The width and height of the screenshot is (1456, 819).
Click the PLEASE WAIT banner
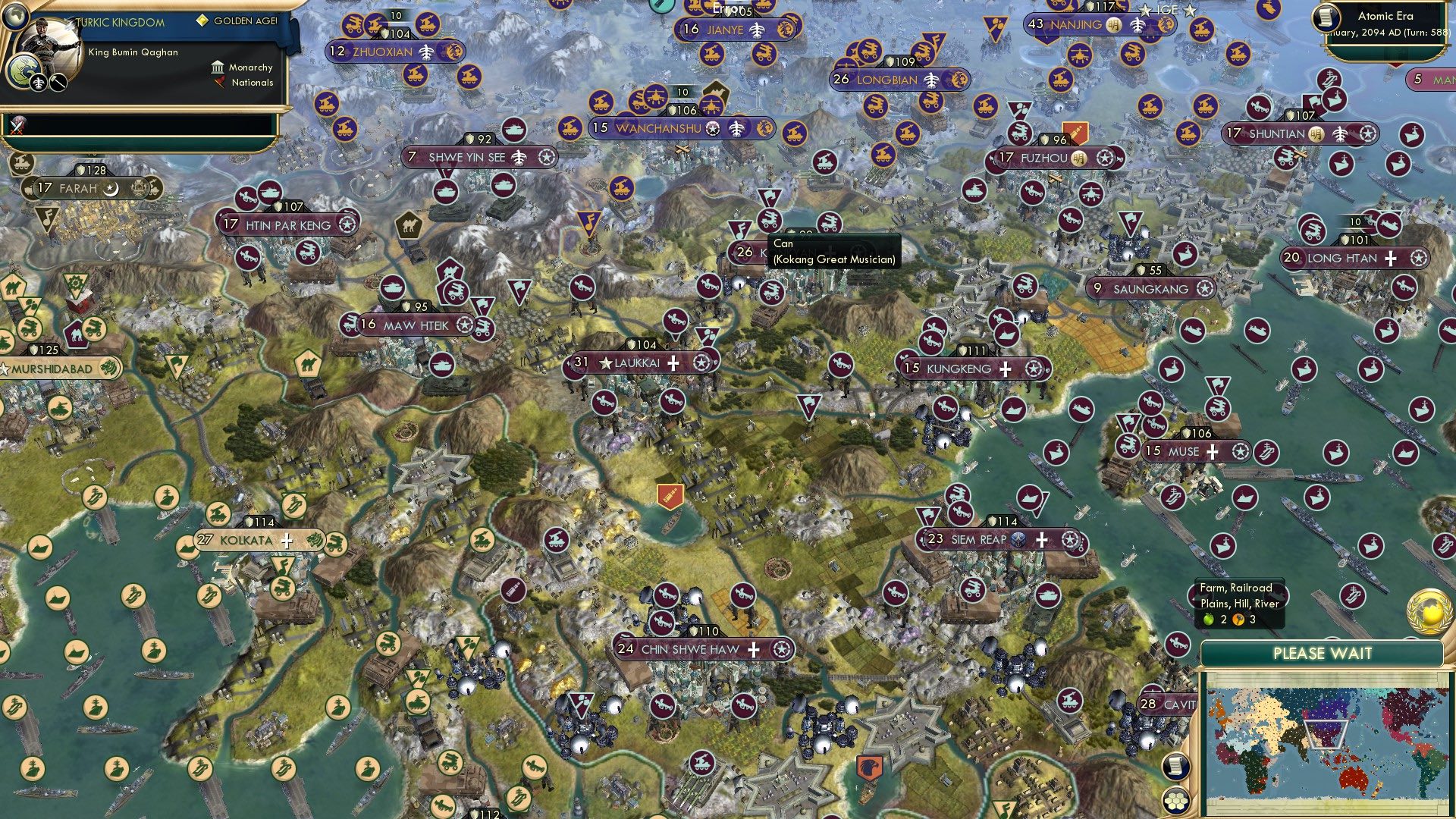pos(1323,652)
